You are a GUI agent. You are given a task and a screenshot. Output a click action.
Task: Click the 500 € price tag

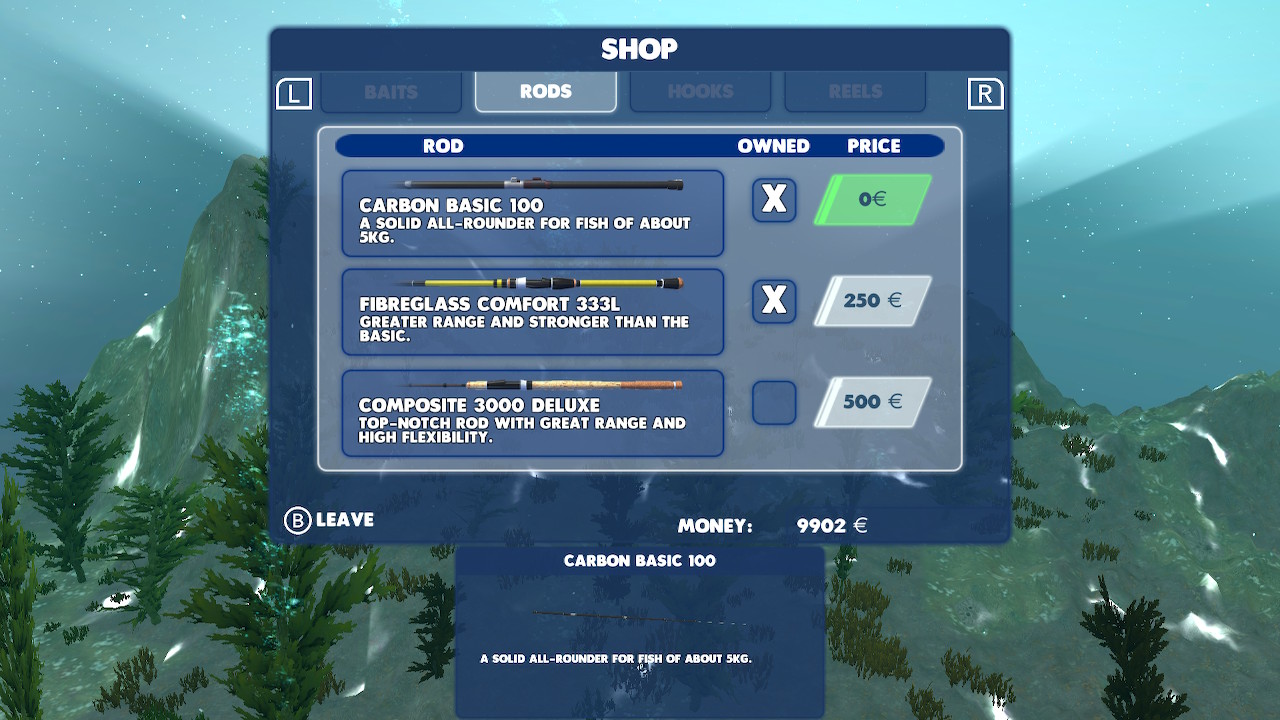pyautogui.click(x=872, y=401)
